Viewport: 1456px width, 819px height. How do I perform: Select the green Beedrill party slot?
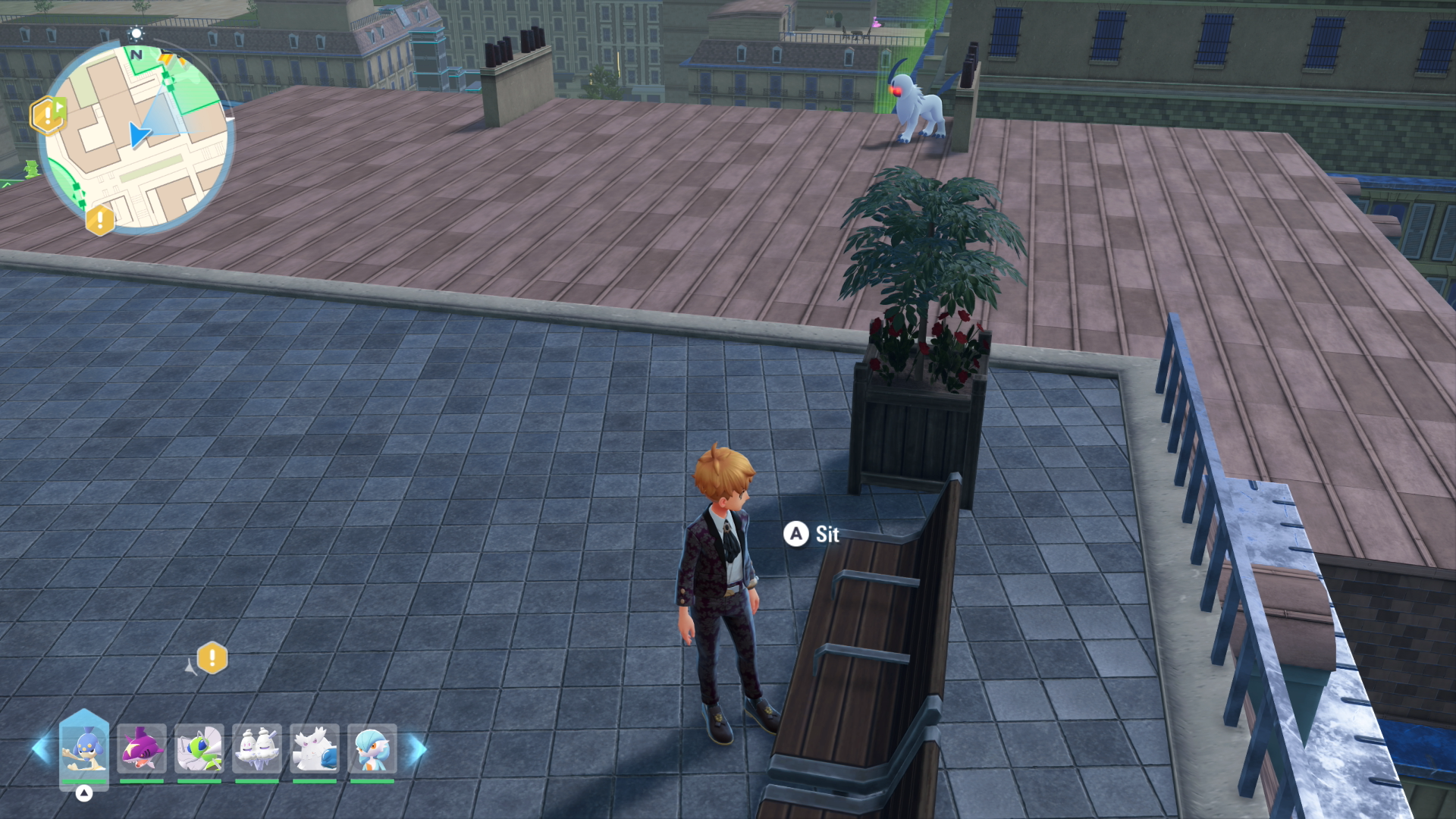point(199,748)
